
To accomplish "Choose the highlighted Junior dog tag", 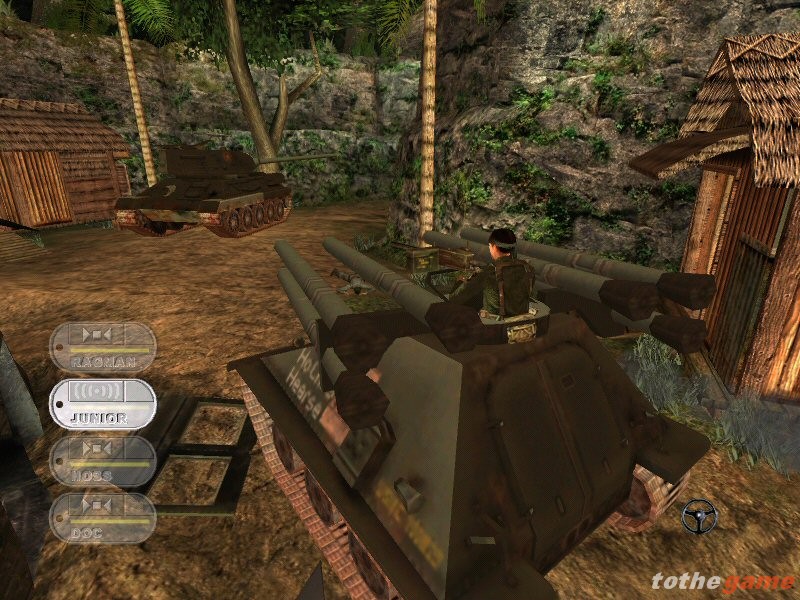I will click(103, 403).
